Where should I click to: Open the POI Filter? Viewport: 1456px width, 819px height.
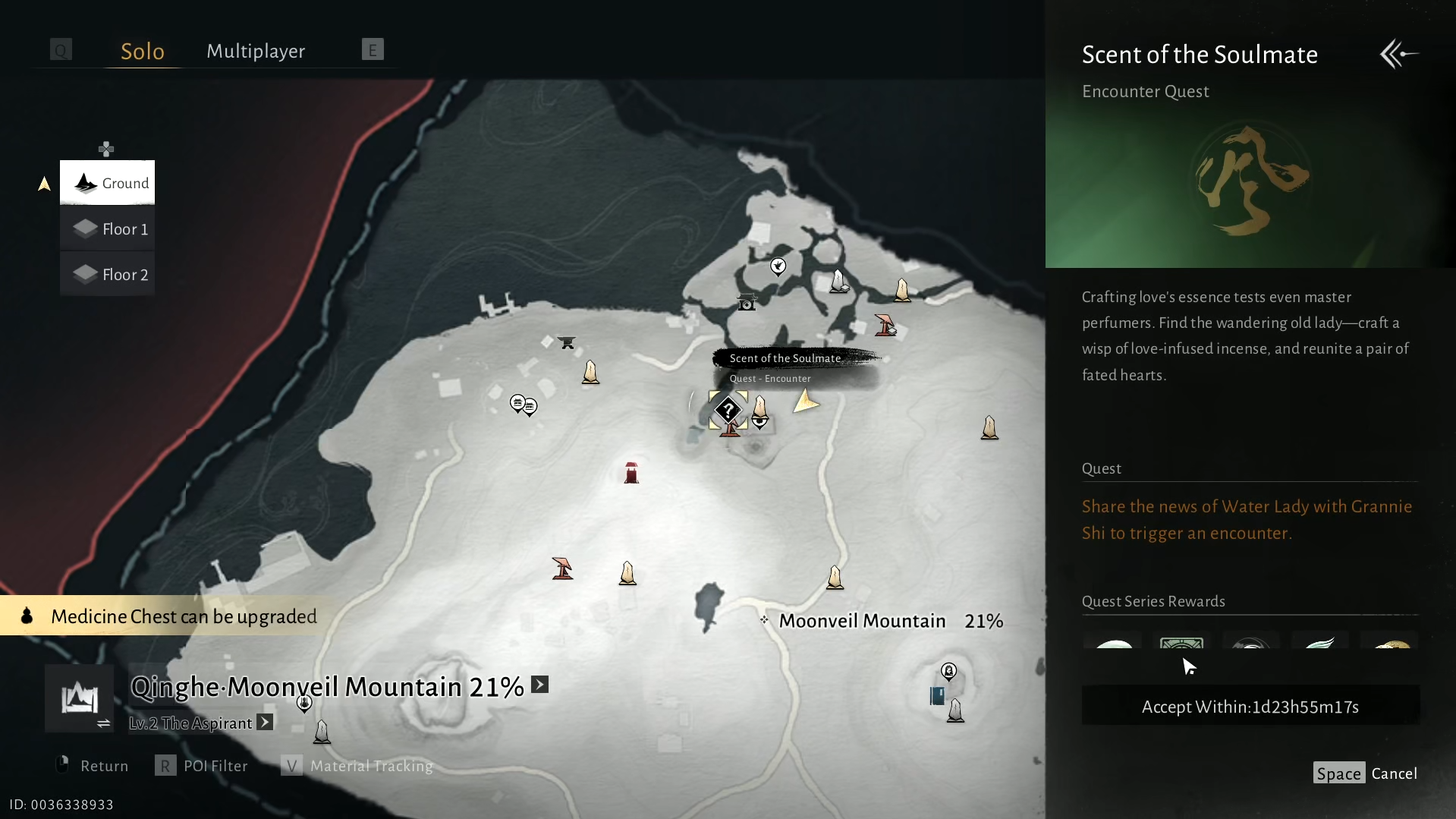[x=202, y=766]
